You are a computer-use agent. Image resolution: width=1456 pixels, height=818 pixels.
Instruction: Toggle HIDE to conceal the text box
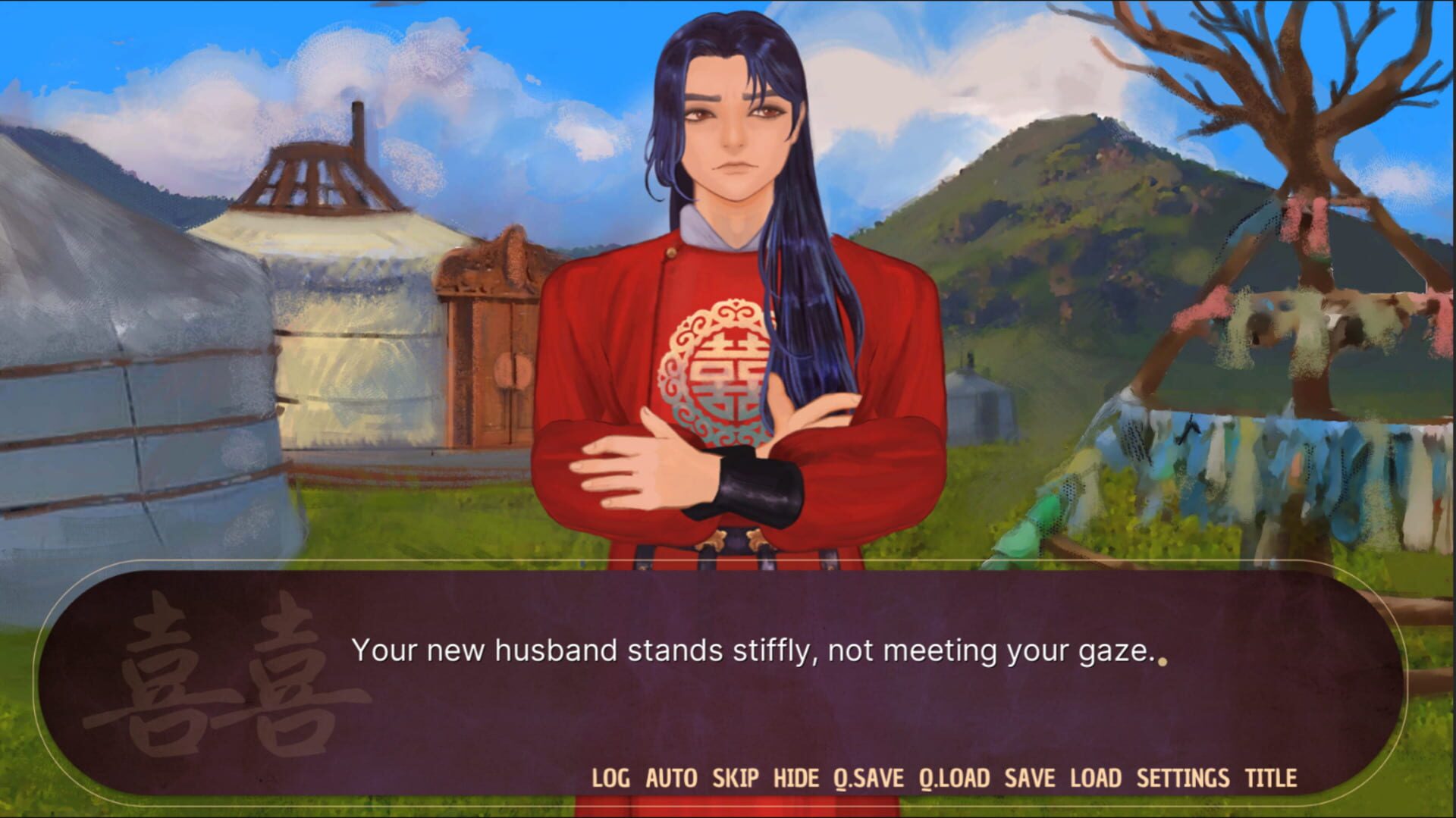point(795,778)
